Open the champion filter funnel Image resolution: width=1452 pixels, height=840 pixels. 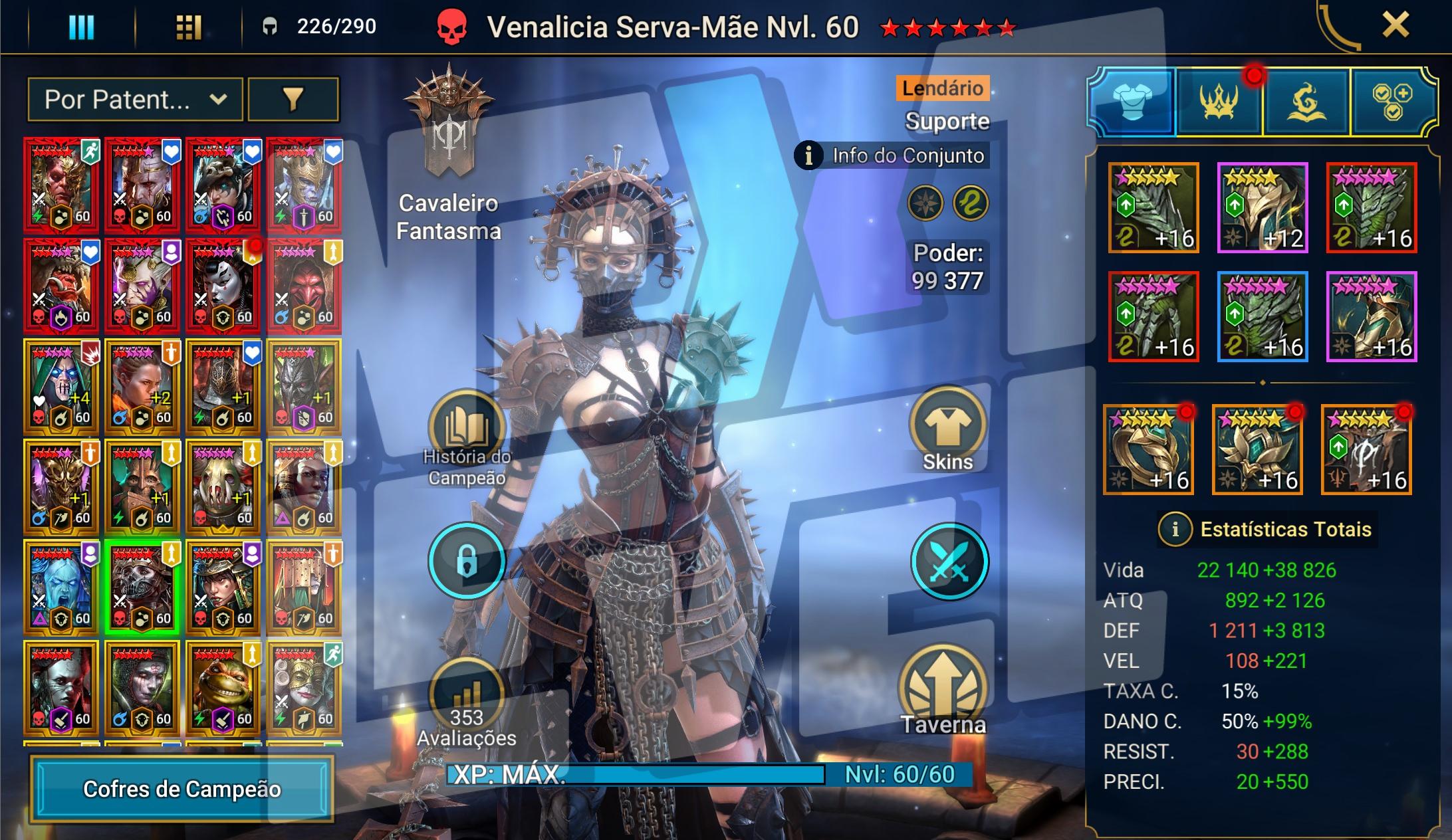pyautogui.click(x=293, y=100)
